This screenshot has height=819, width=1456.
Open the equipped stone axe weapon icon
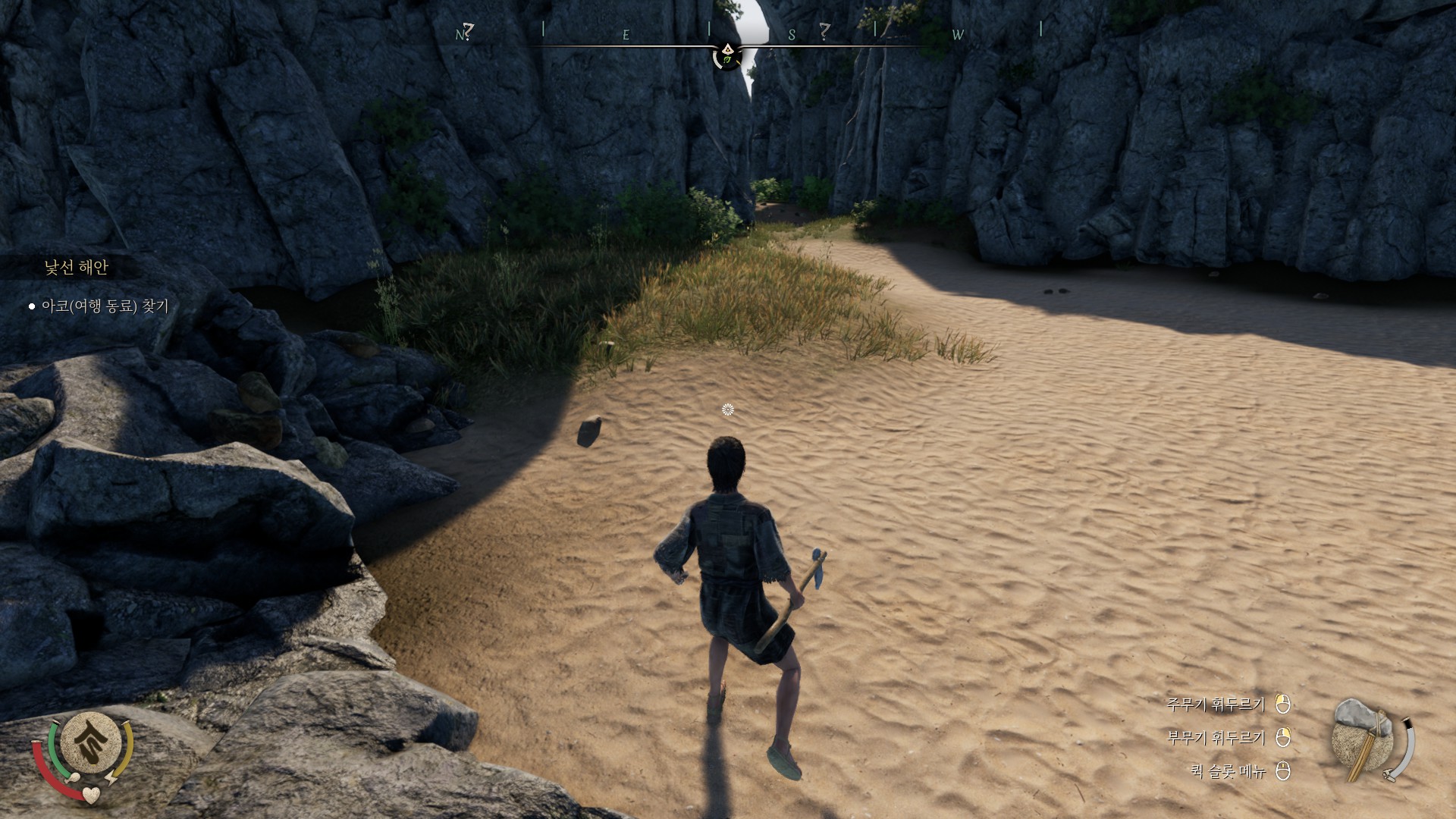pos(1363,738)
